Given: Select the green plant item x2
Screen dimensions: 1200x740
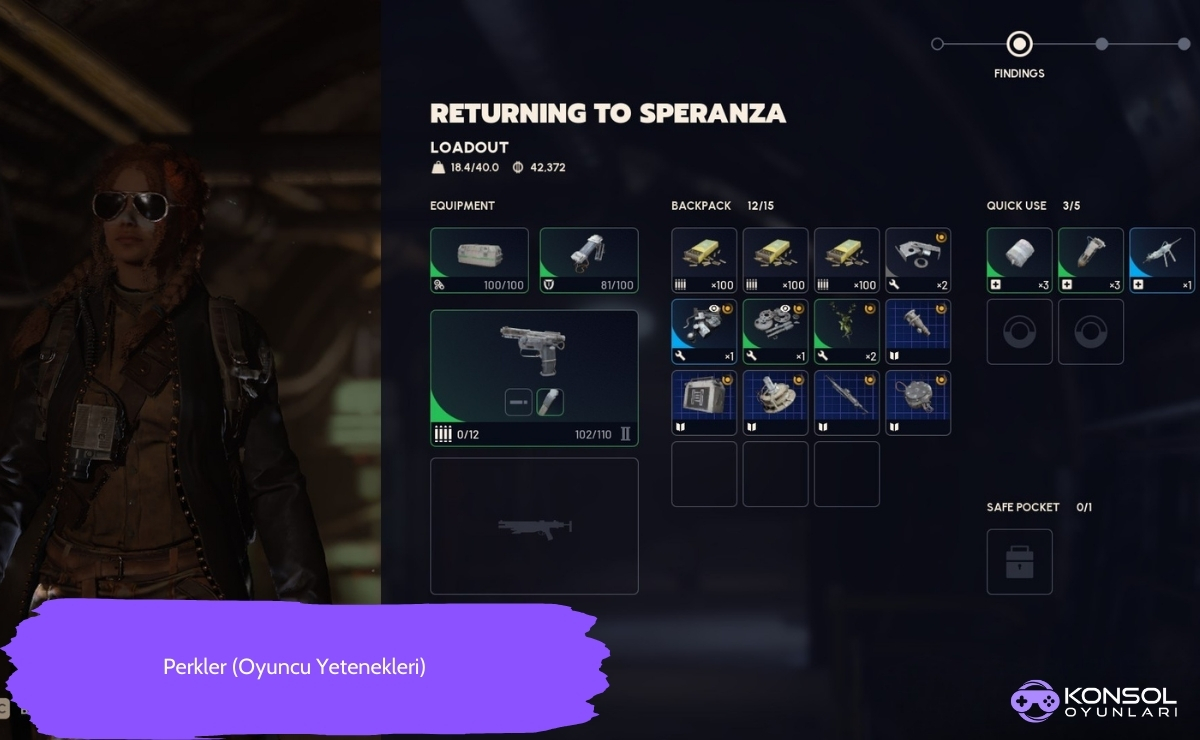Looking at the screenshot, I should [847, 331].
